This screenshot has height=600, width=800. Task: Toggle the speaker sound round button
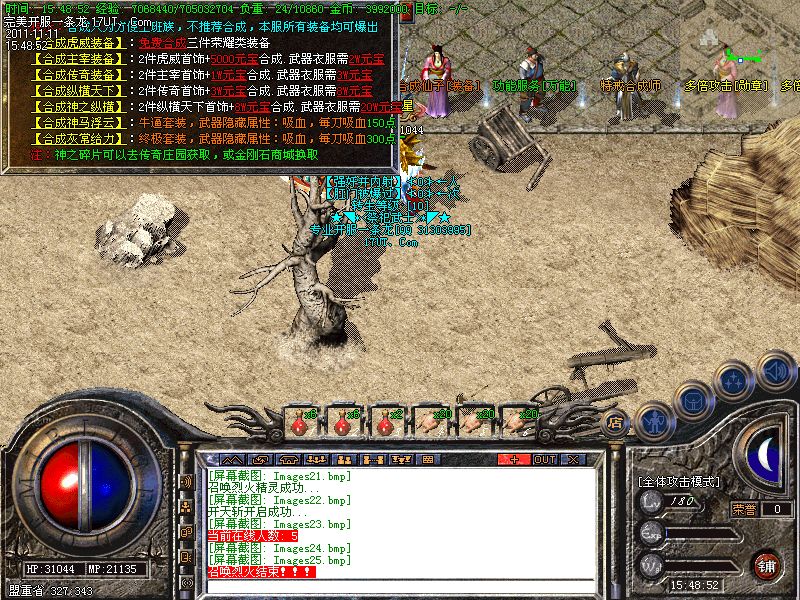pyautogui.click(x=774, y=370)
